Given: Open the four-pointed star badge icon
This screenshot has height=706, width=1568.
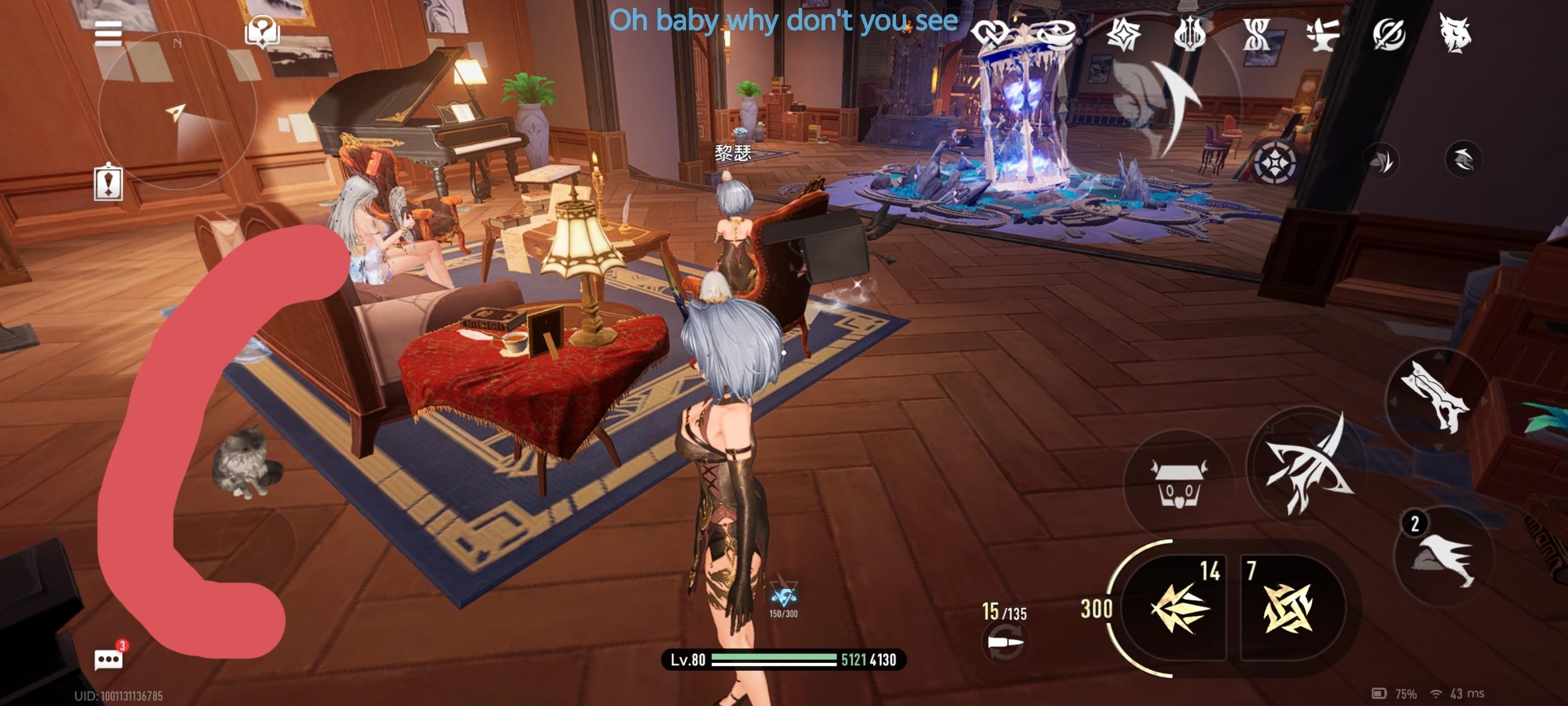Looking at the screenshot, I should (1123, 34).
